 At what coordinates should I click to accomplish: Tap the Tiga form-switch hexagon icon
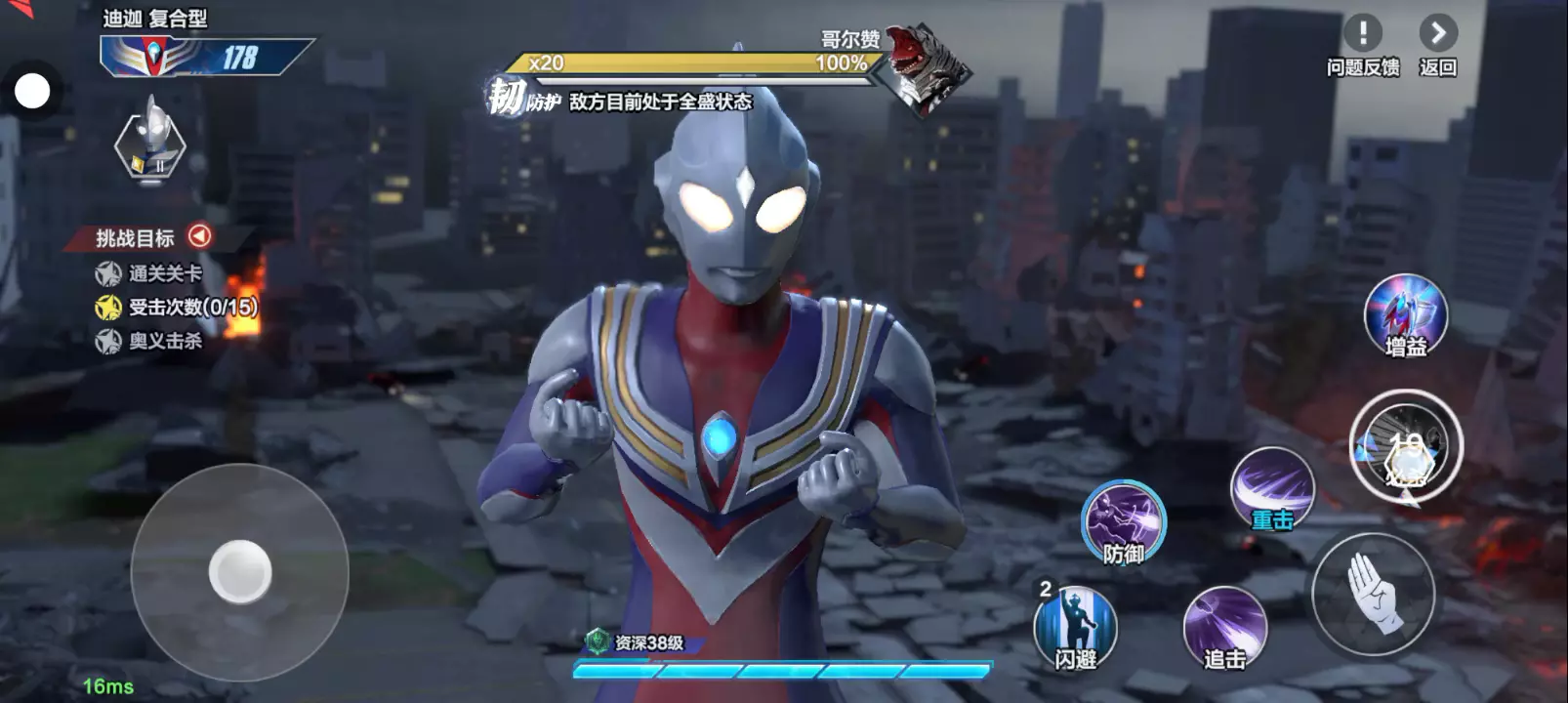click(x=150, y=144)
